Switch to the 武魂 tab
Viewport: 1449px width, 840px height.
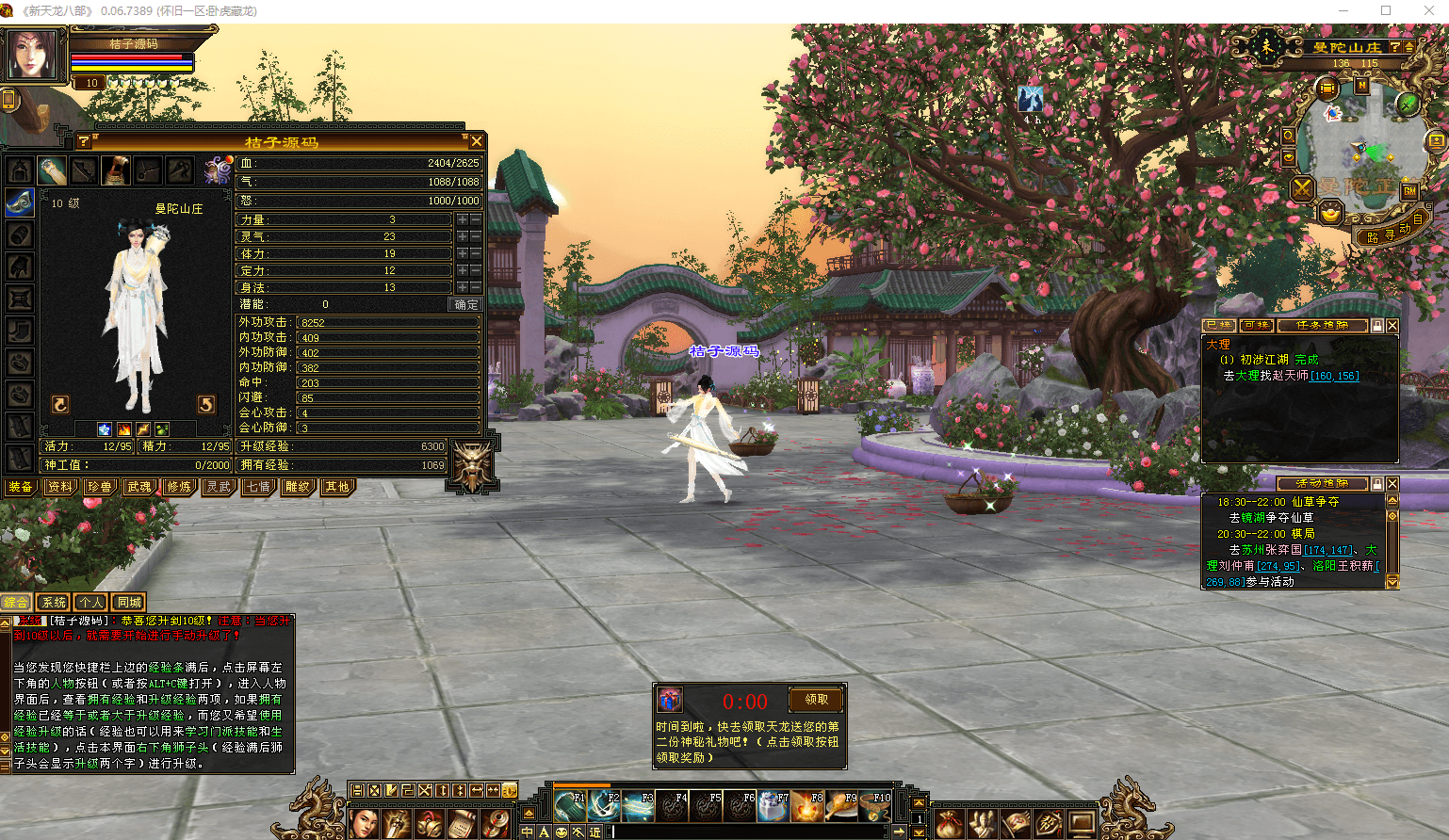tap(139, 487)
